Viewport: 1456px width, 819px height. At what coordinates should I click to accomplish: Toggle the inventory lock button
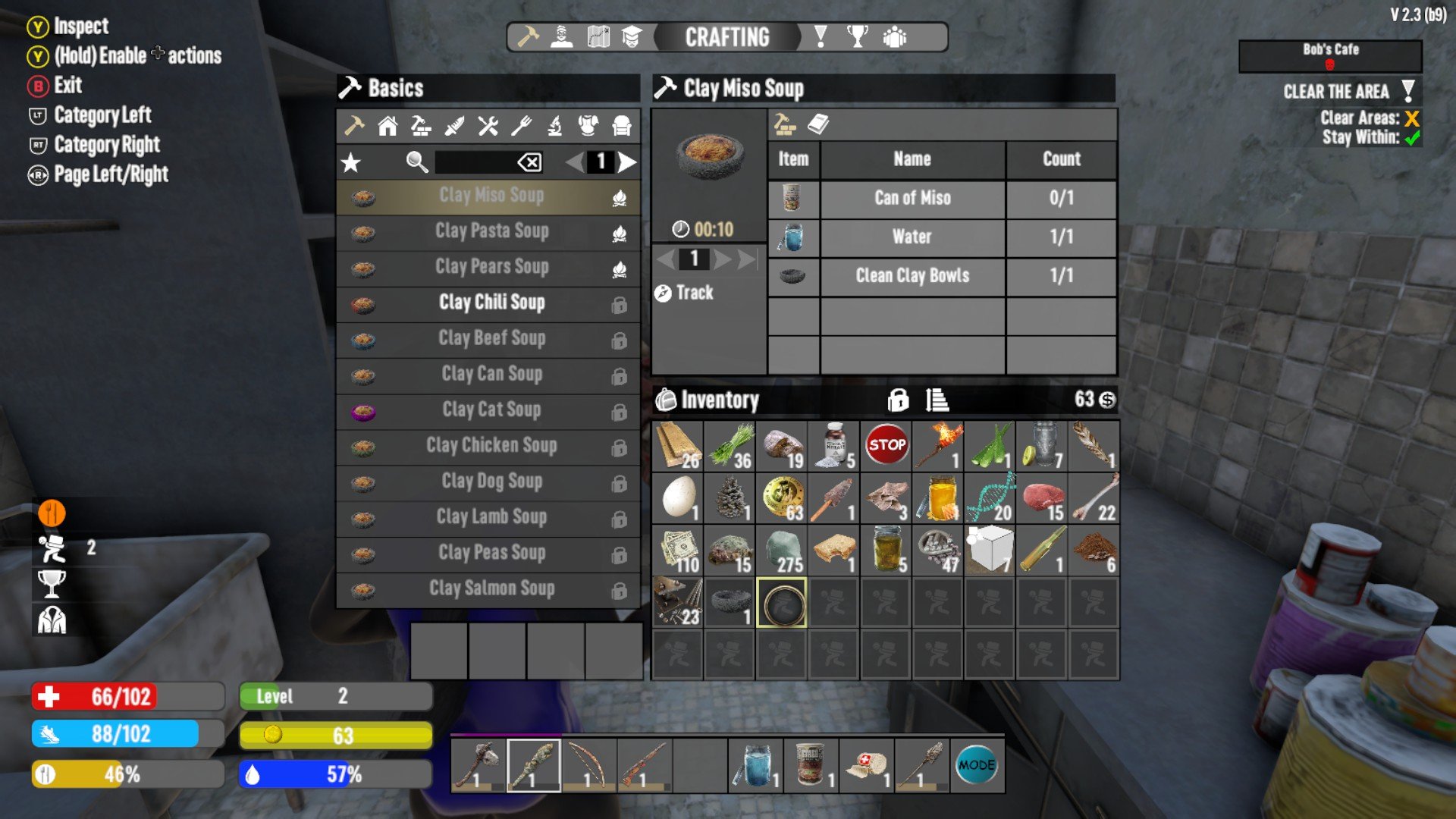tap(898, 400)
